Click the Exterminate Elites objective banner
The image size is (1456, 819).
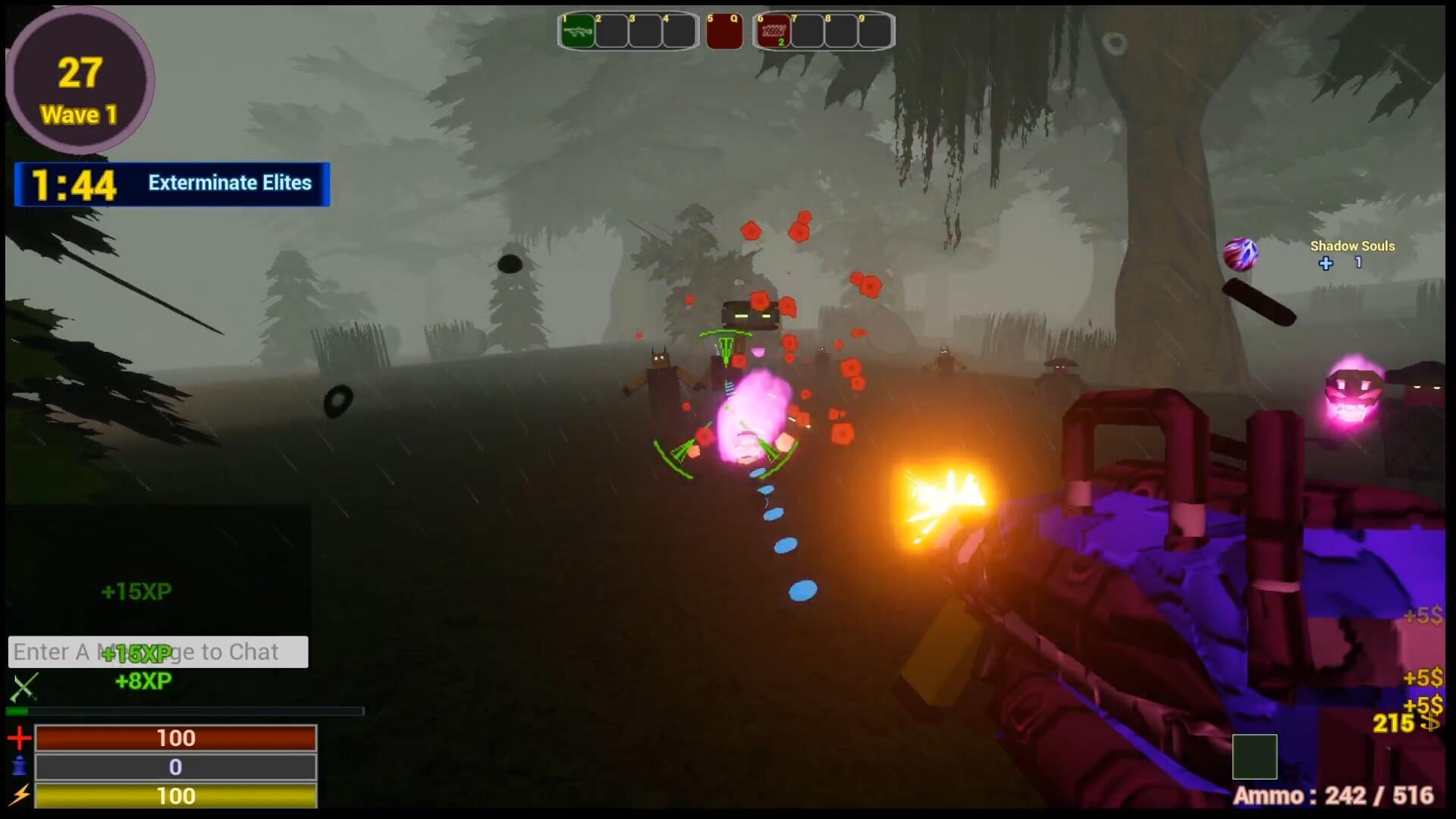230,183
